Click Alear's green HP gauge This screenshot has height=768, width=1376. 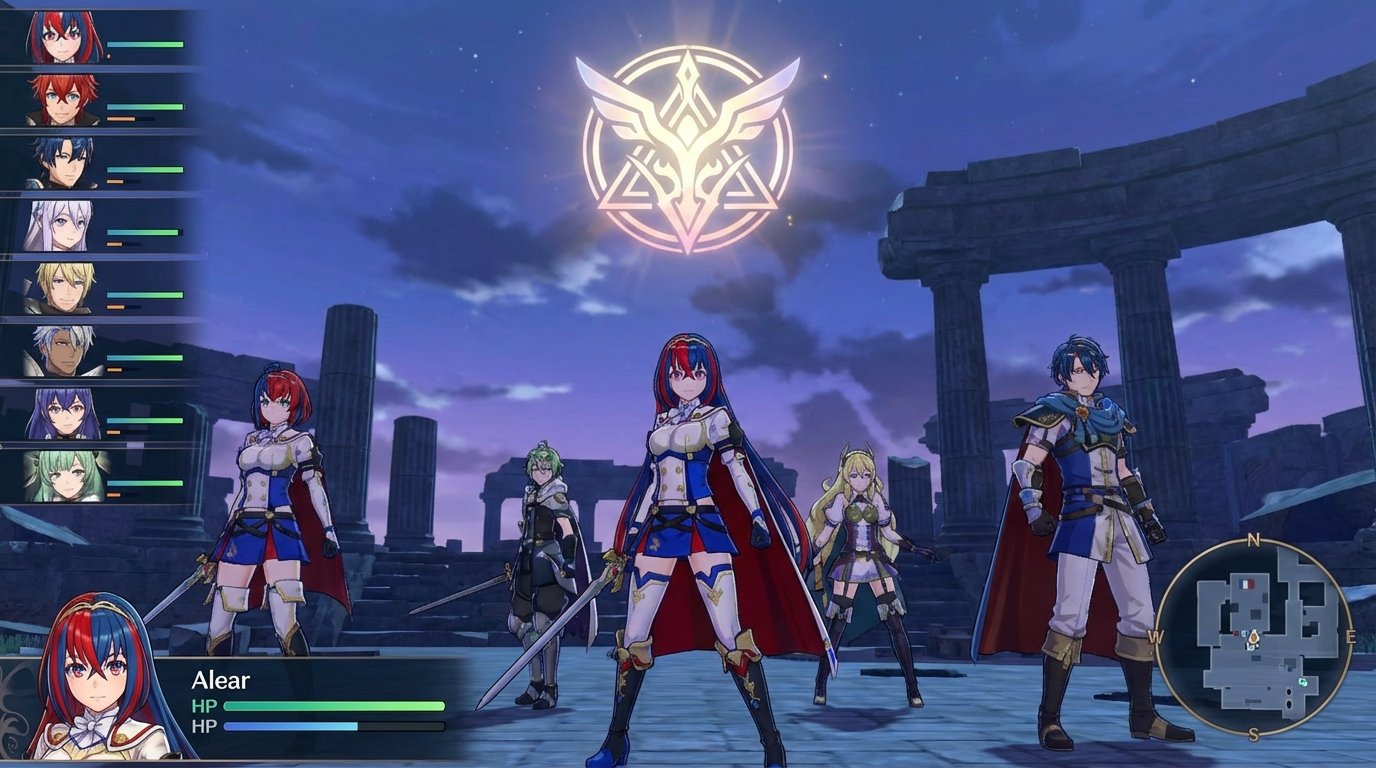[x=335, y=706]
